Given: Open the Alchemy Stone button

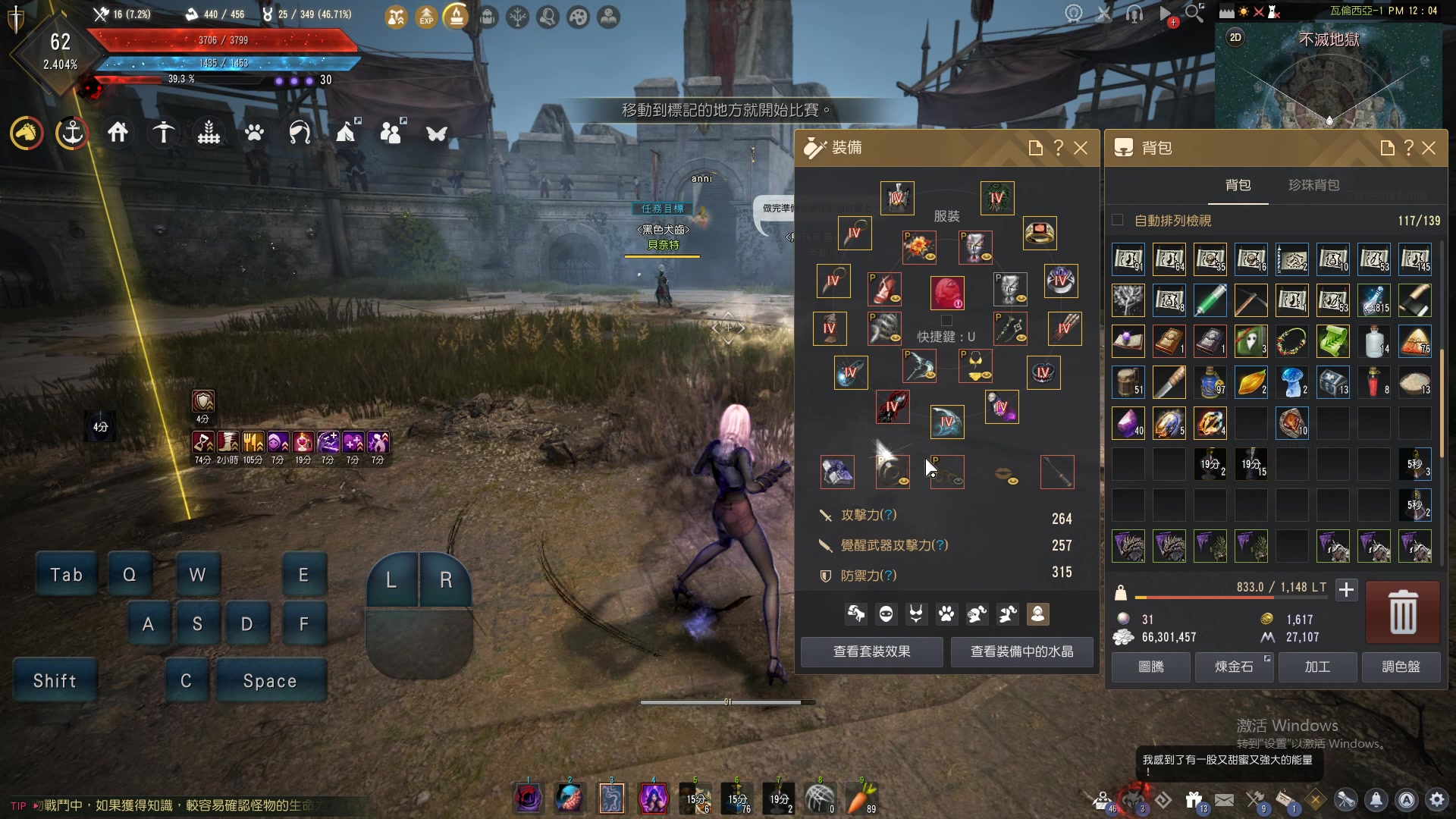Looking at the screenshot, I should click(1234, 667).
